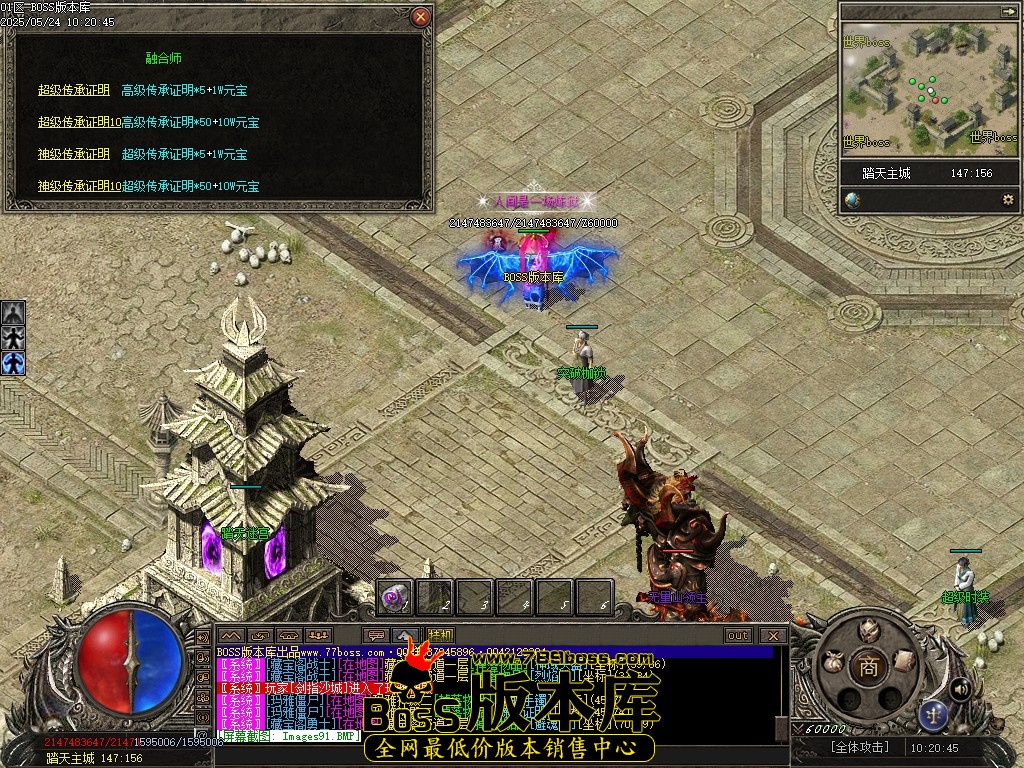This screenshot has height=768, width=1024.
Task: Open the skill book icon
Action: [904, 660]
